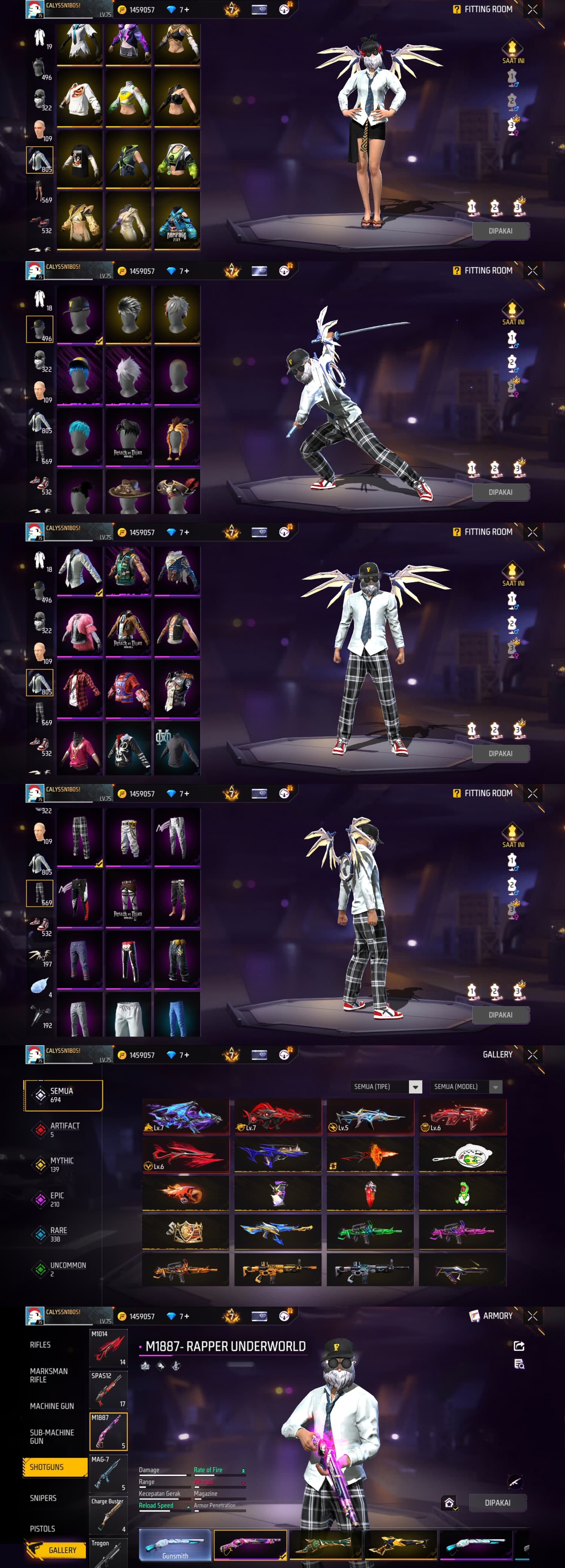
Task: Select the Rampage 2023 top
Action: [177, 220]
